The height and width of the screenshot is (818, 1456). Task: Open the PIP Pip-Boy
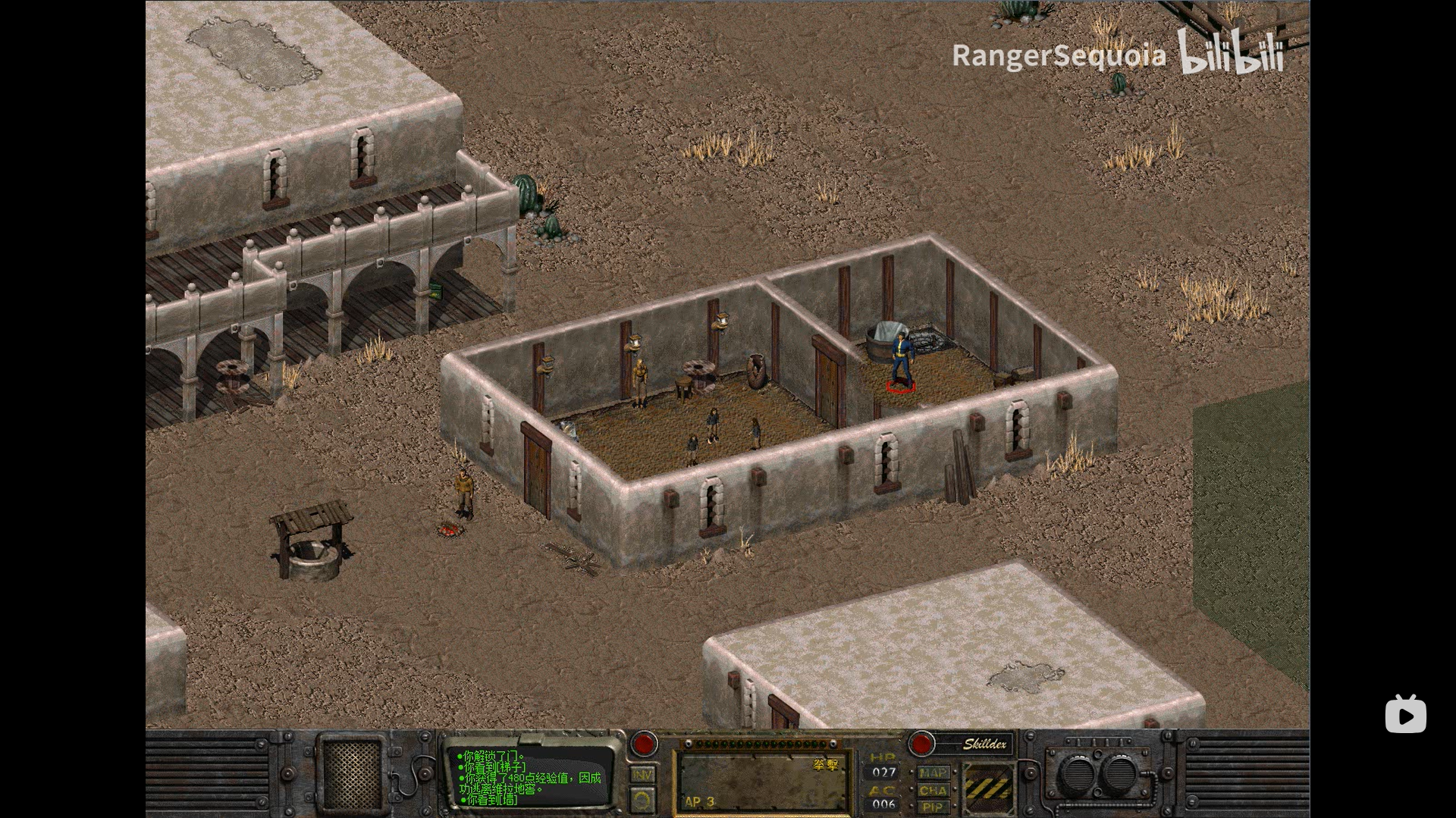933,807
